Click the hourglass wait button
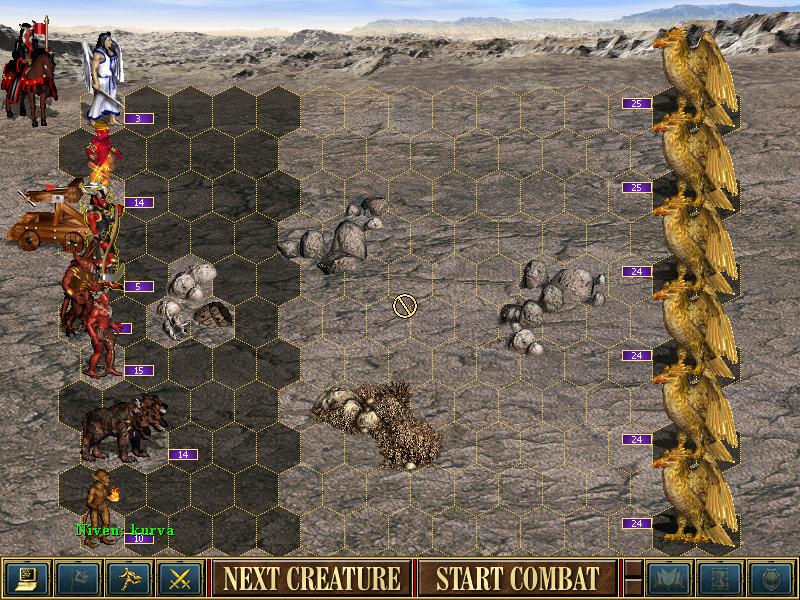Image resolution: width=800 pixels, height=600 pixels. (x=719, y=578)
